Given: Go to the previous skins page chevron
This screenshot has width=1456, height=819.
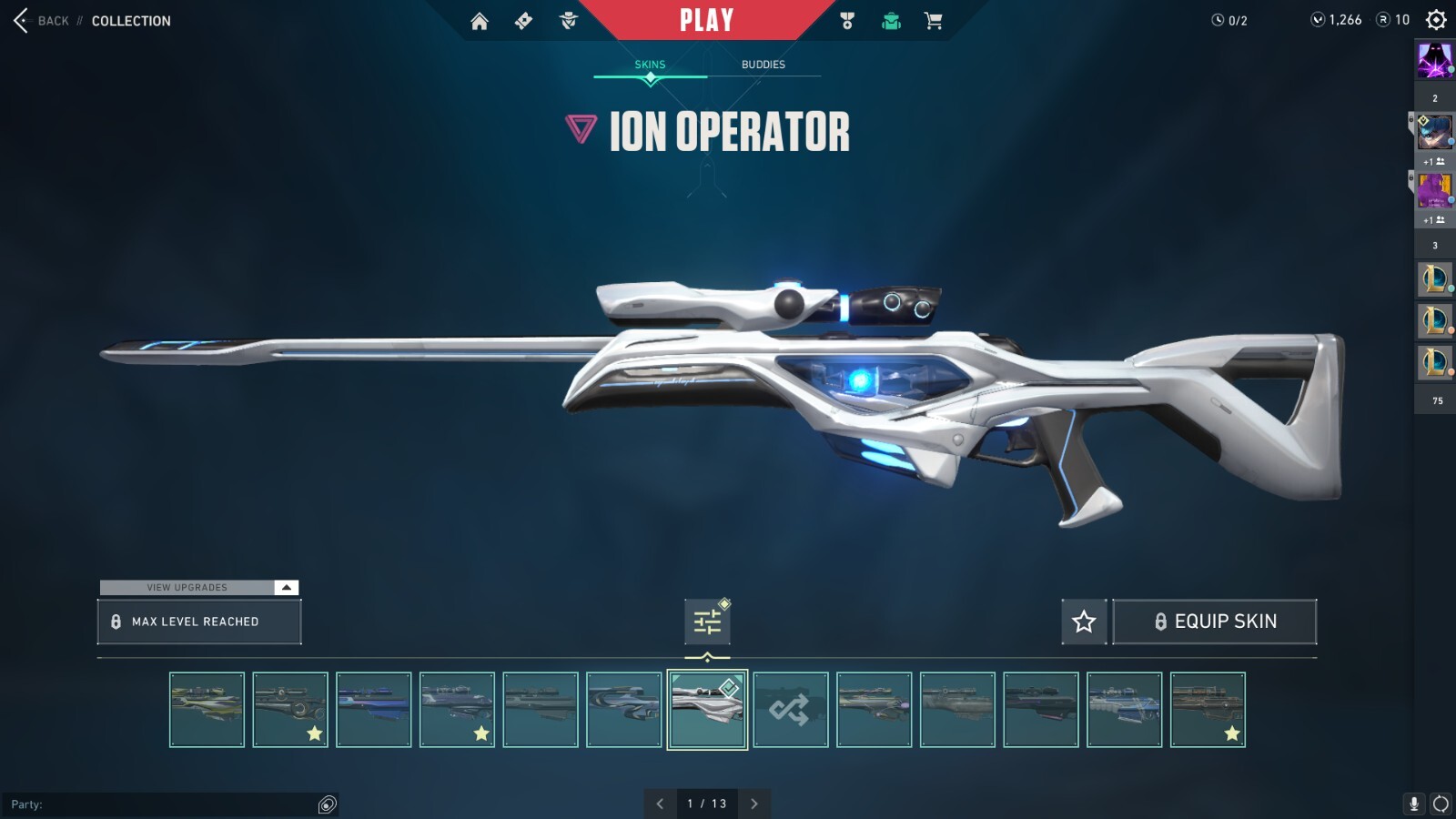Looking at the screenshot, I should click(x=661, y=804).
